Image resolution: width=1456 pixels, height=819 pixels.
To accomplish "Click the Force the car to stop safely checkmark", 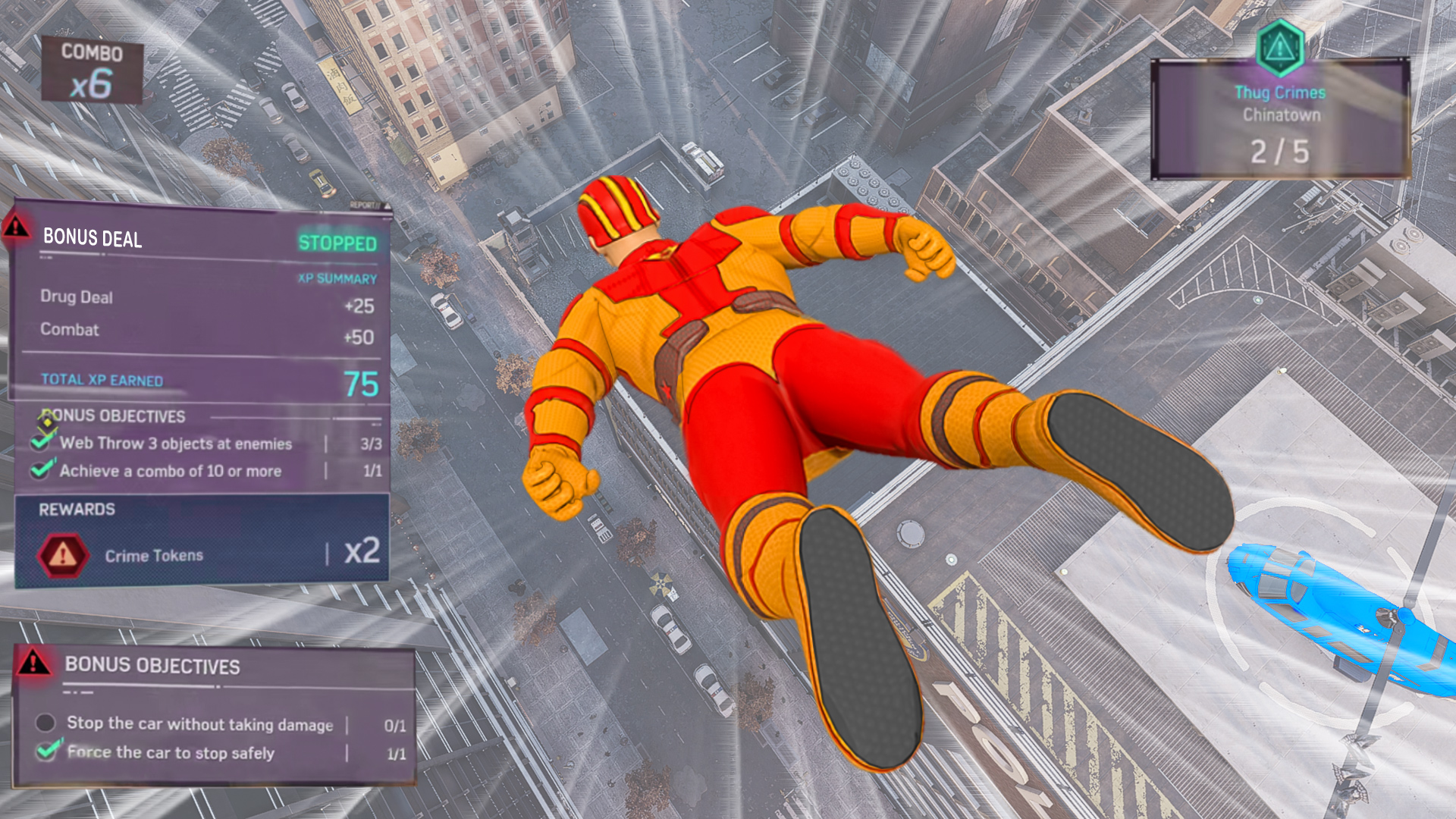I will [x=47, y=752].
